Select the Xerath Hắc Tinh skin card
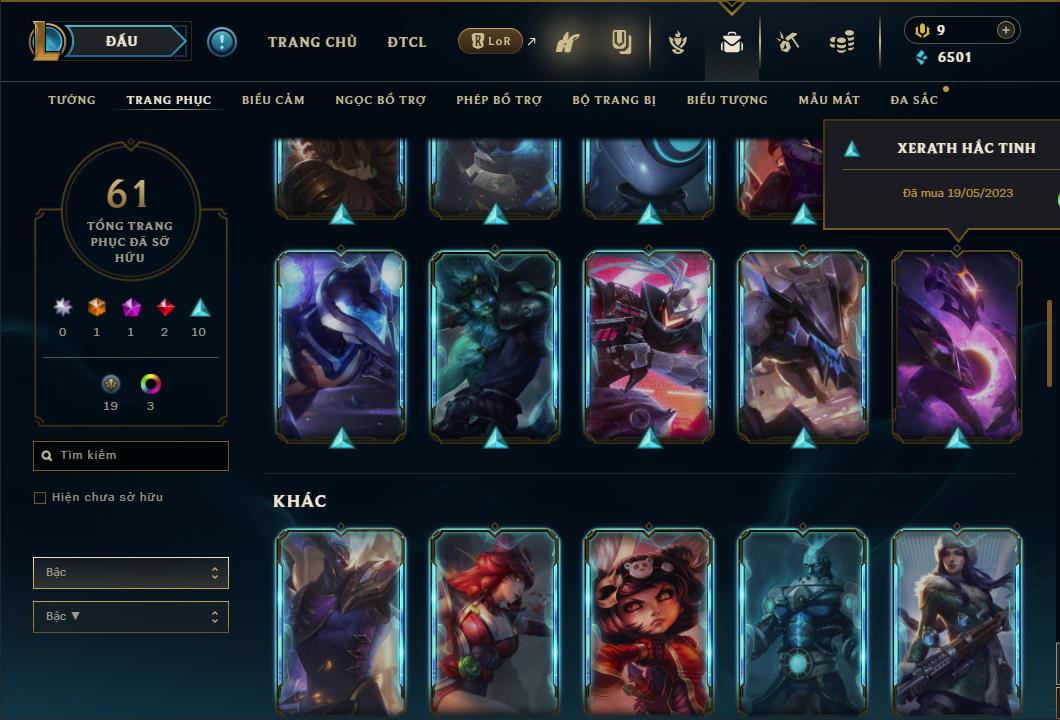 (957, 345)
